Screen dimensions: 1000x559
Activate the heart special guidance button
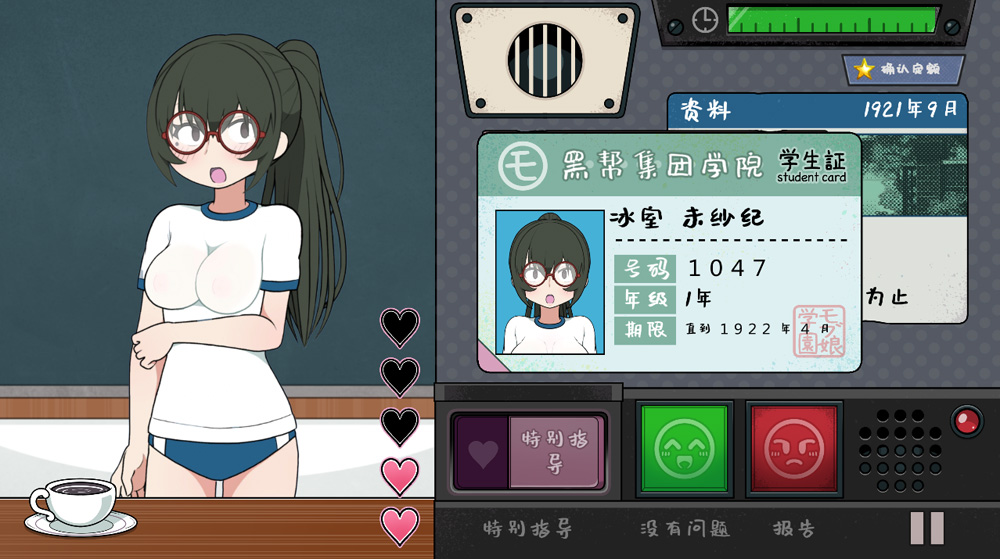[529, 452]
